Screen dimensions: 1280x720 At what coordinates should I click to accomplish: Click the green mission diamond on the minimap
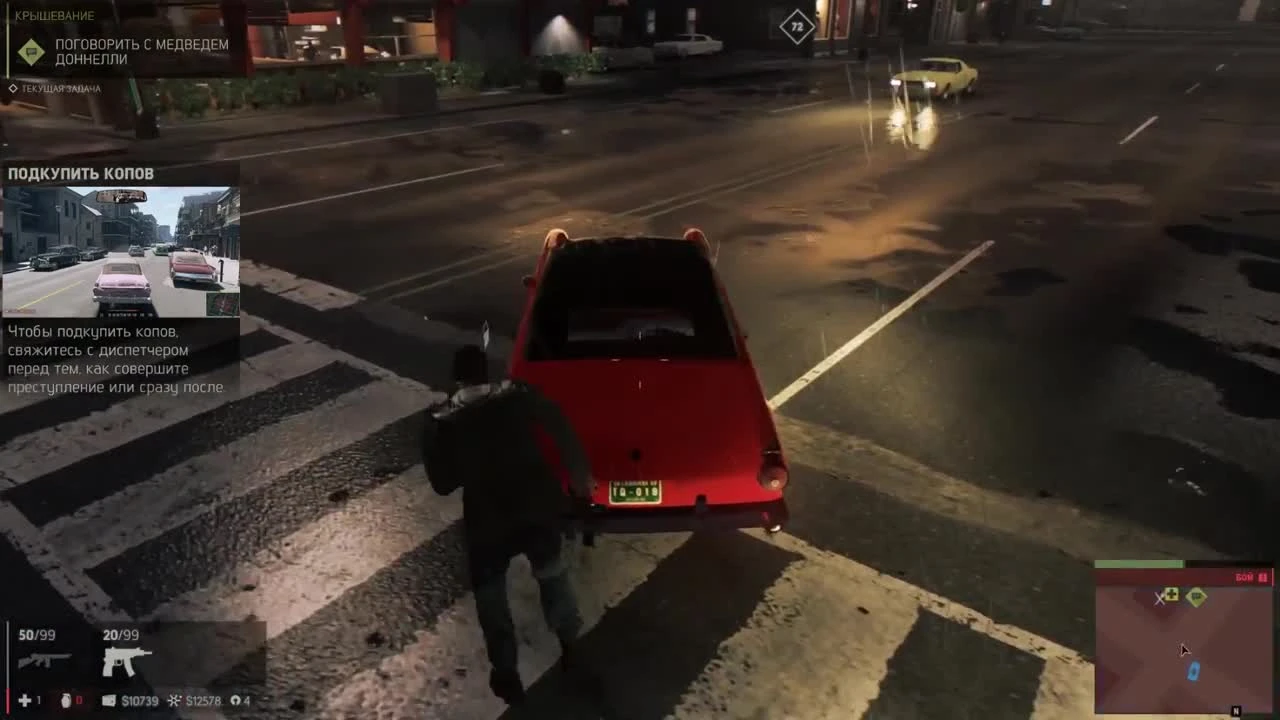(1196, 597)
